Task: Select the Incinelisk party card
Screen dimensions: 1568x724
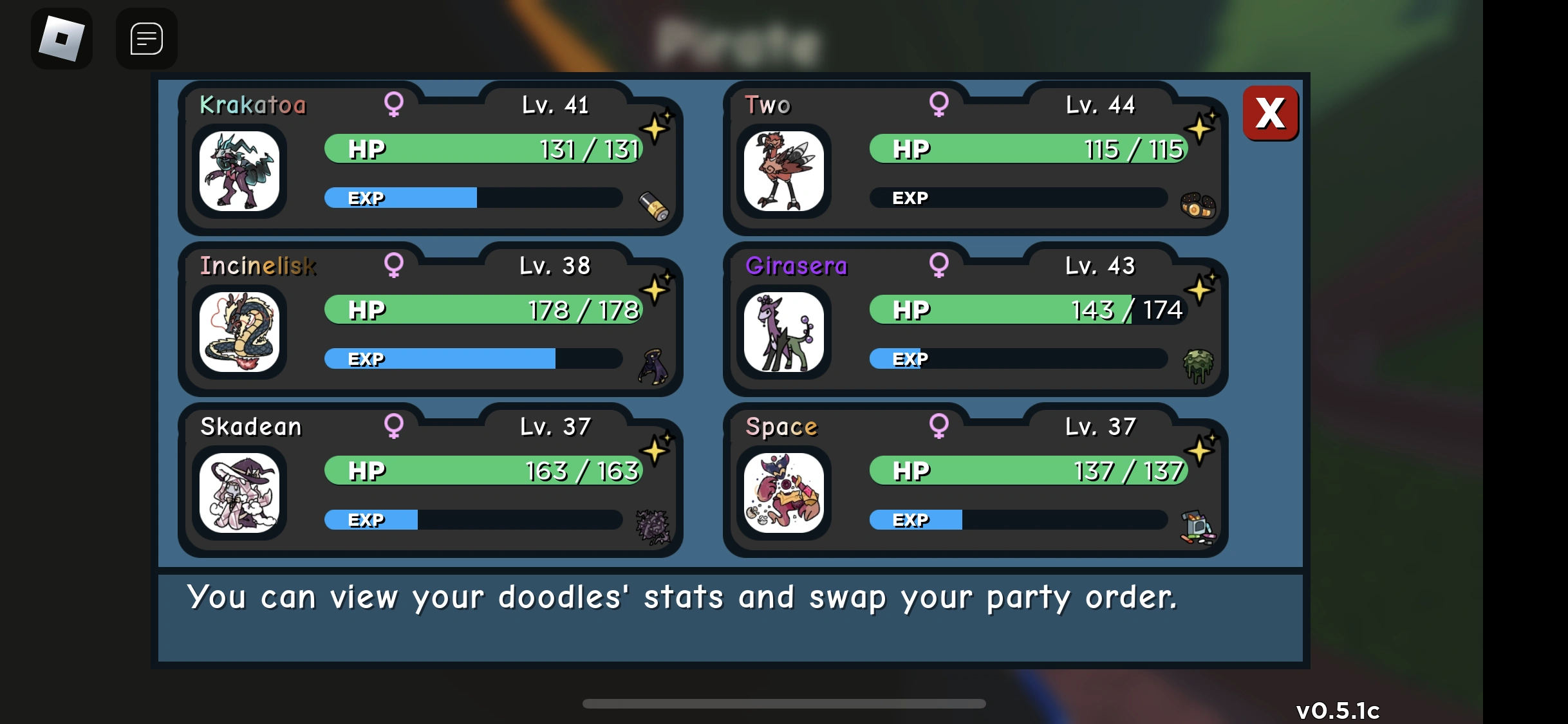Action: 430,322
